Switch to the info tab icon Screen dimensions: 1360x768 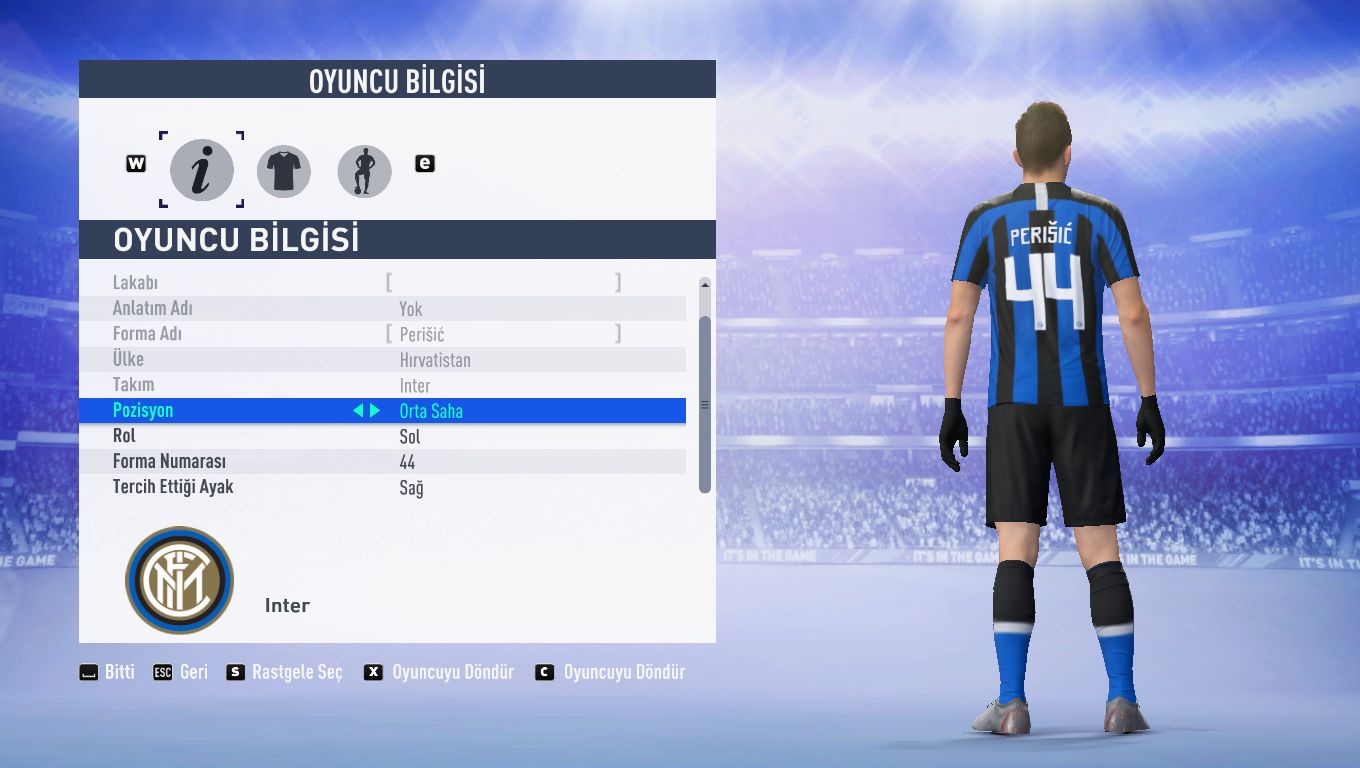201,171
